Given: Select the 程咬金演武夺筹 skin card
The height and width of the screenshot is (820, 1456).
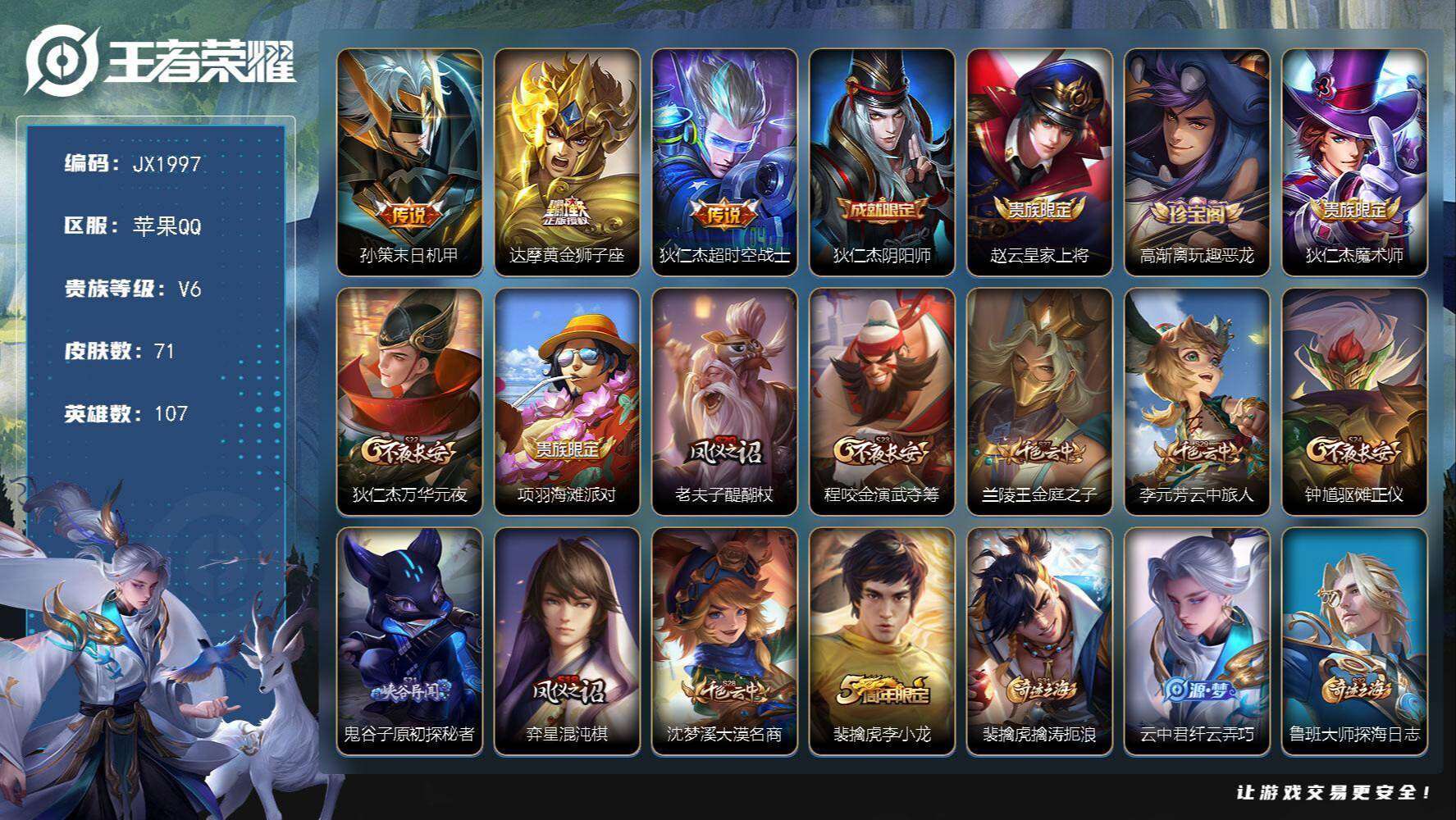Looking at the screenshot, I should [x=882, y=401].
